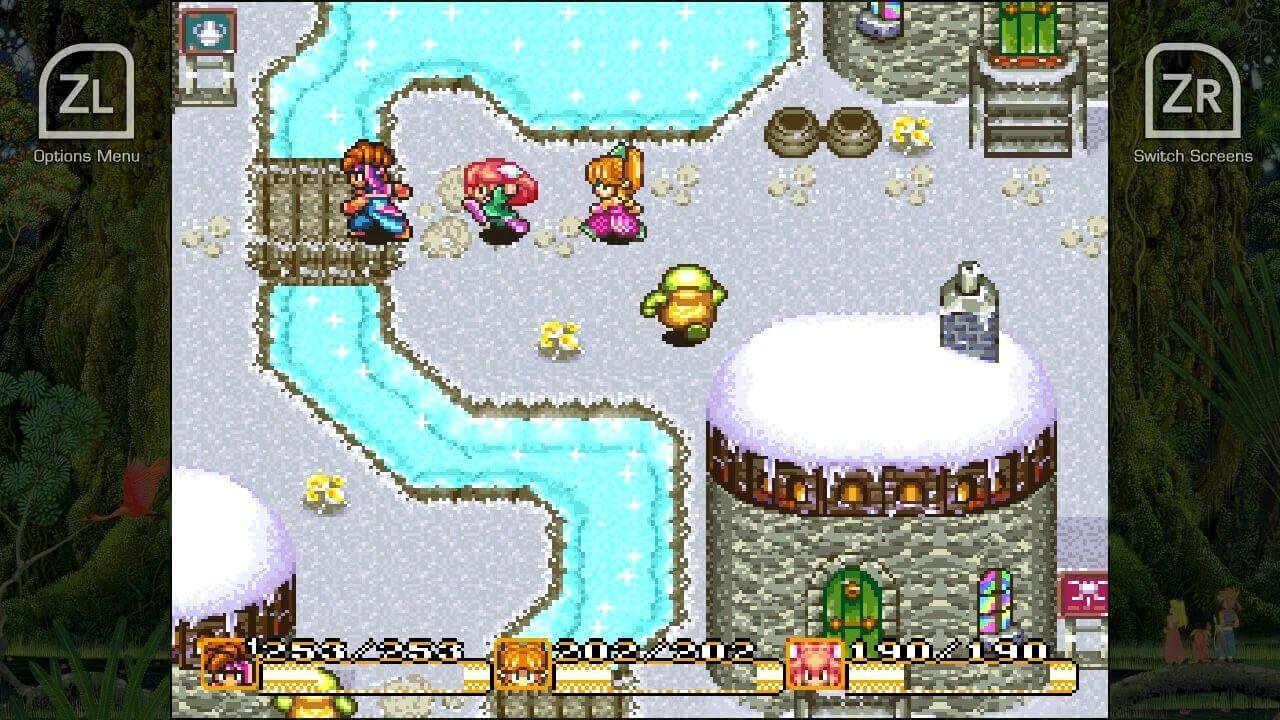Click the penguin statue on the chimney
Image resolution: width=1280 pixels, height=720 pixels.
pos(968,290)
